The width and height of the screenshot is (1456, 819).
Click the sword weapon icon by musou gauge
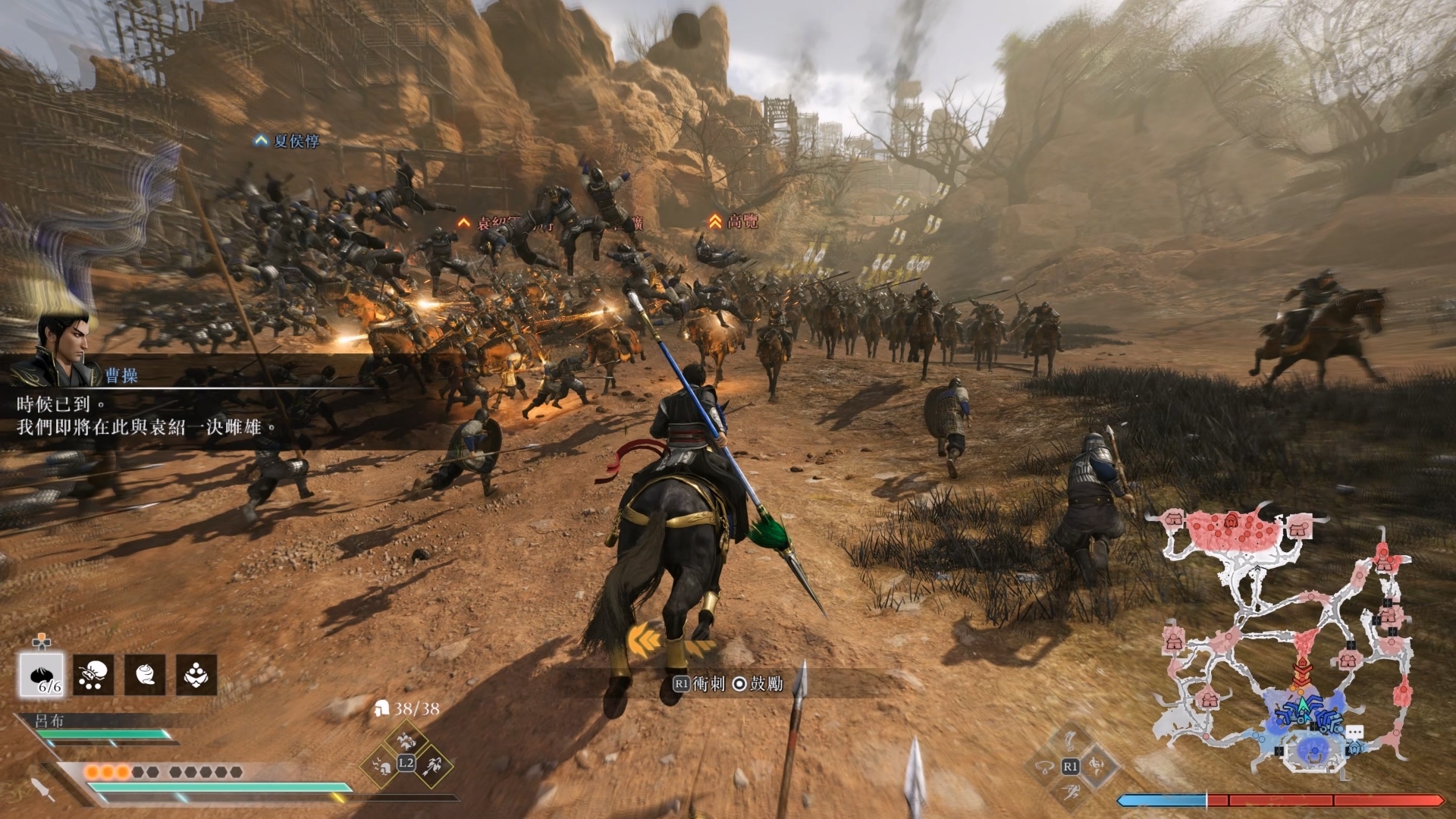(x=42, y=789)
